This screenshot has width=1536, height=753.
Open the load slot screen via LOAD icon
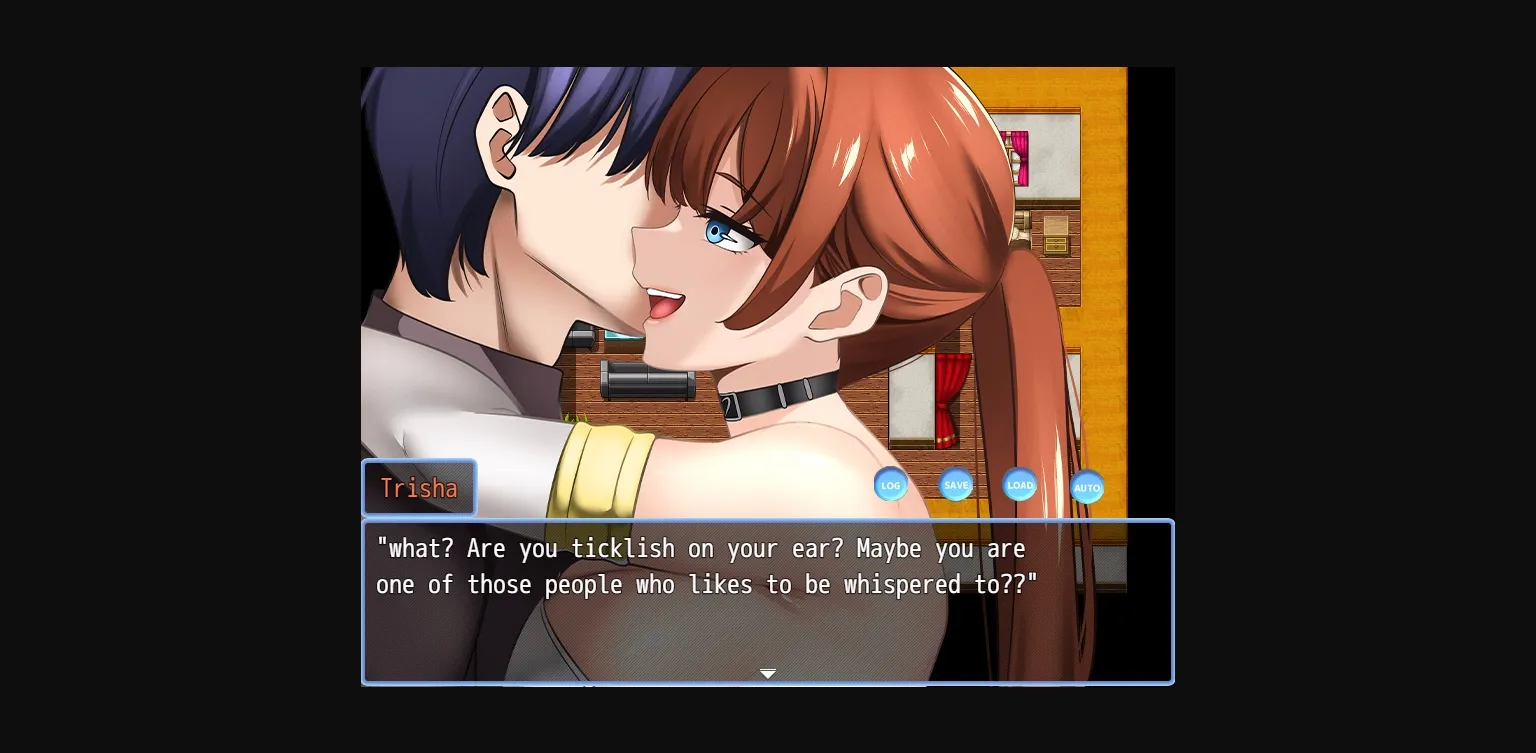(1020, 485)
